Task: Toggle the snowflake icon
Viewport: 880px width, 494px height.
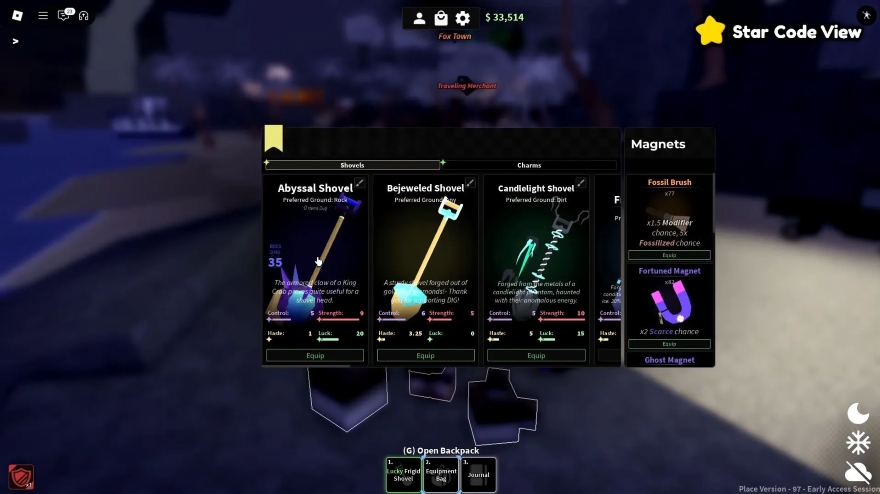Action: pos(858,442)
